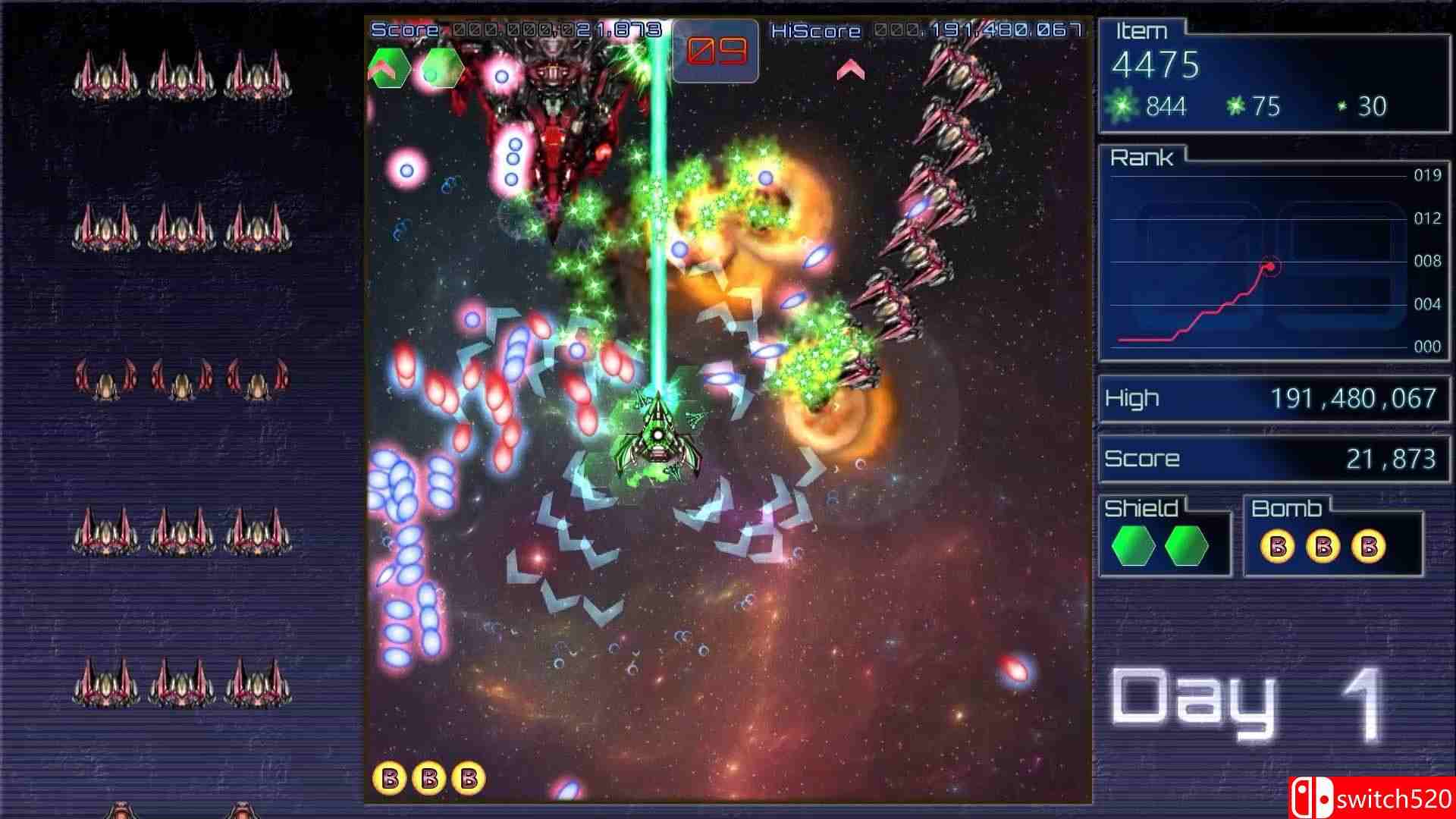Expand the Rank panel header
The width and height of the screenshot is (1456, 819).
(1144, 157)
